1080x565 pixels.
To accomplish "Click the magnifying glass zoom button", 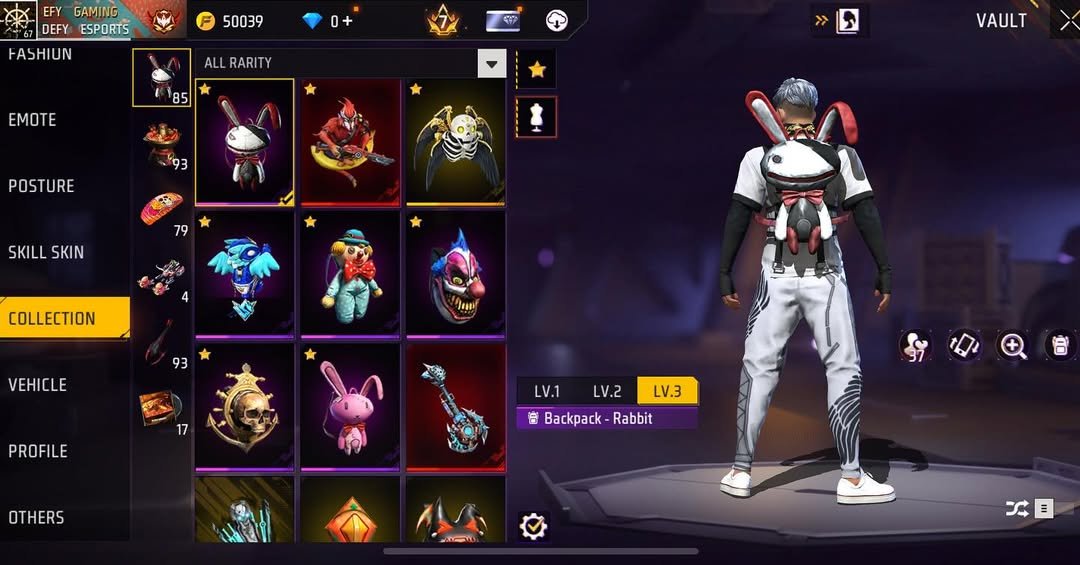I will coord(1013,346).
